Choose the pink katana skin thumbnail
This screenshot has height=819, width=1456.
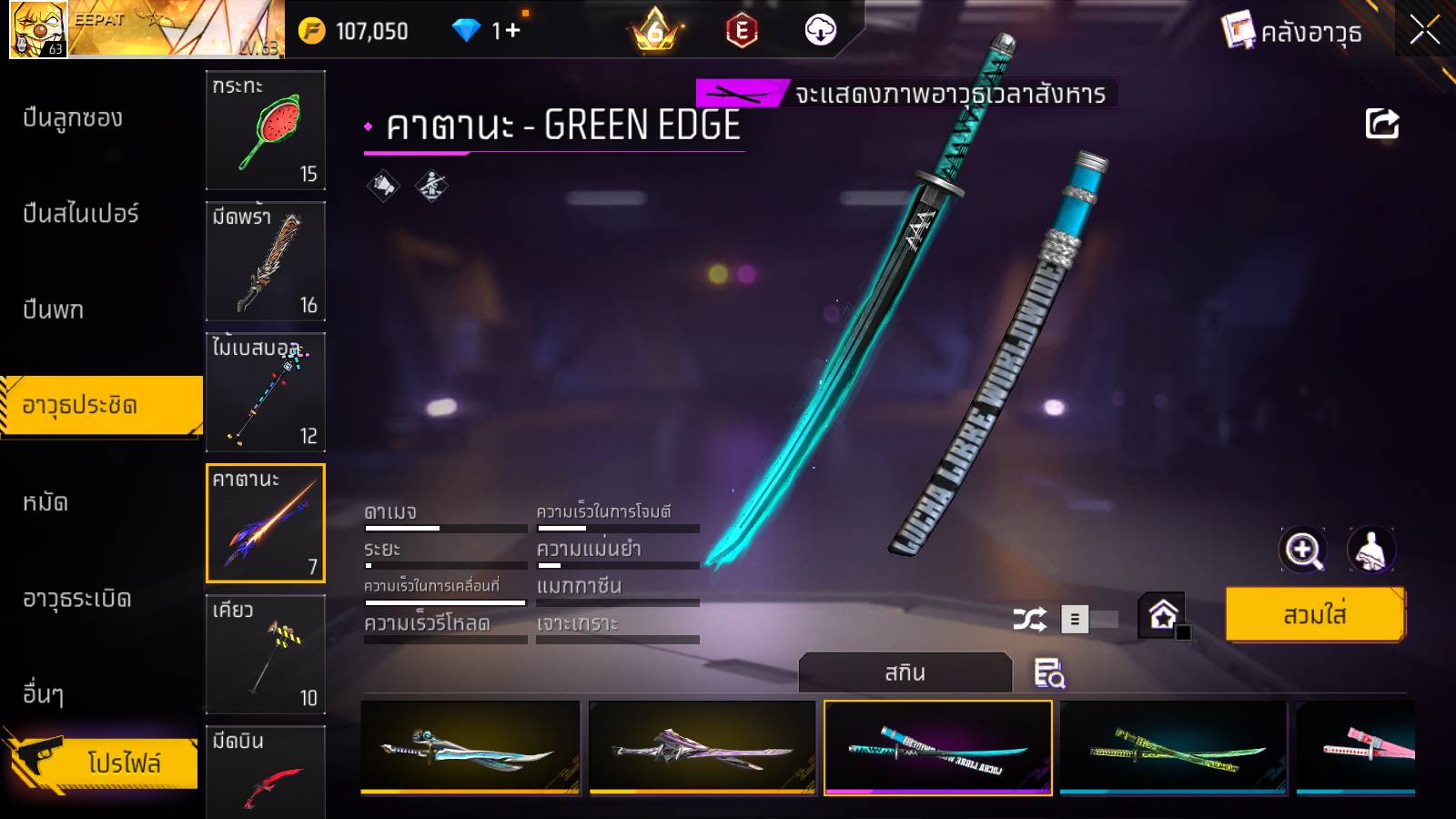tap(1356, 748)
